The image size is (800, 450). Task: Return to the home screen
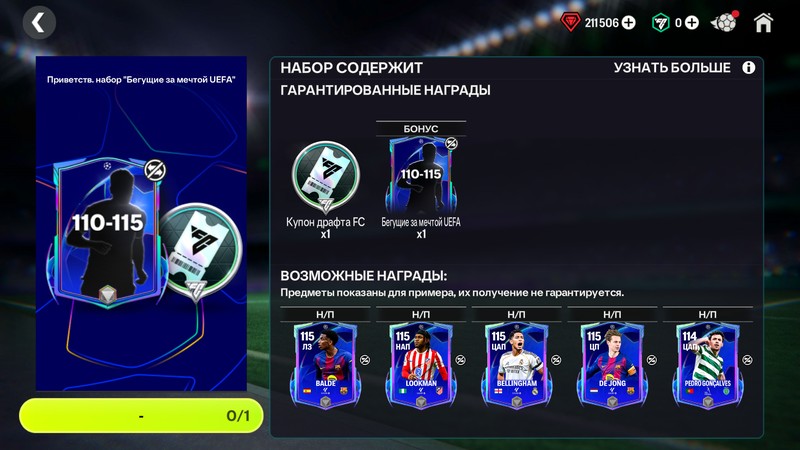764,22
